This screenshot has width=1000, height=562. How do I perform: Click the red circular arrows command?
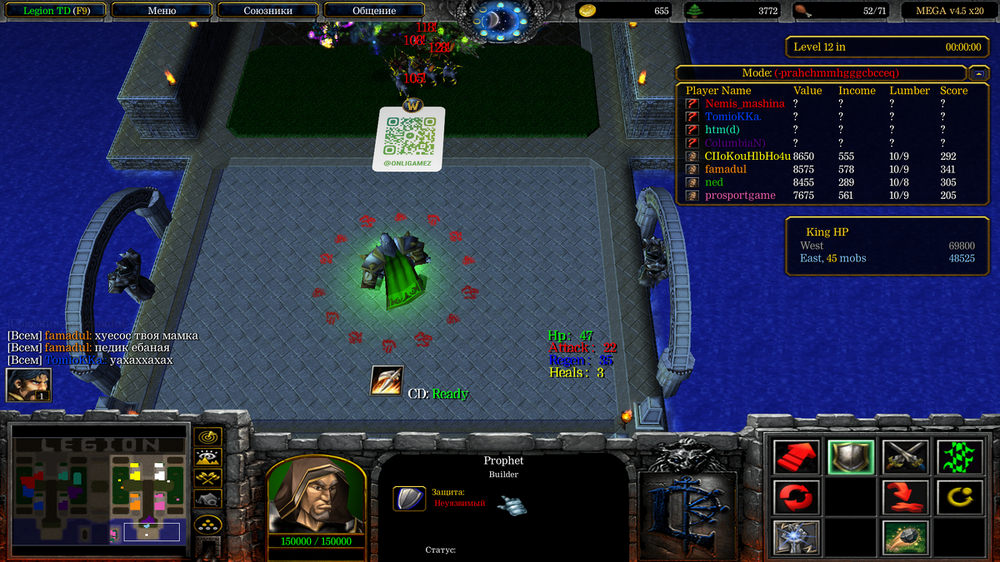(797, 496)
